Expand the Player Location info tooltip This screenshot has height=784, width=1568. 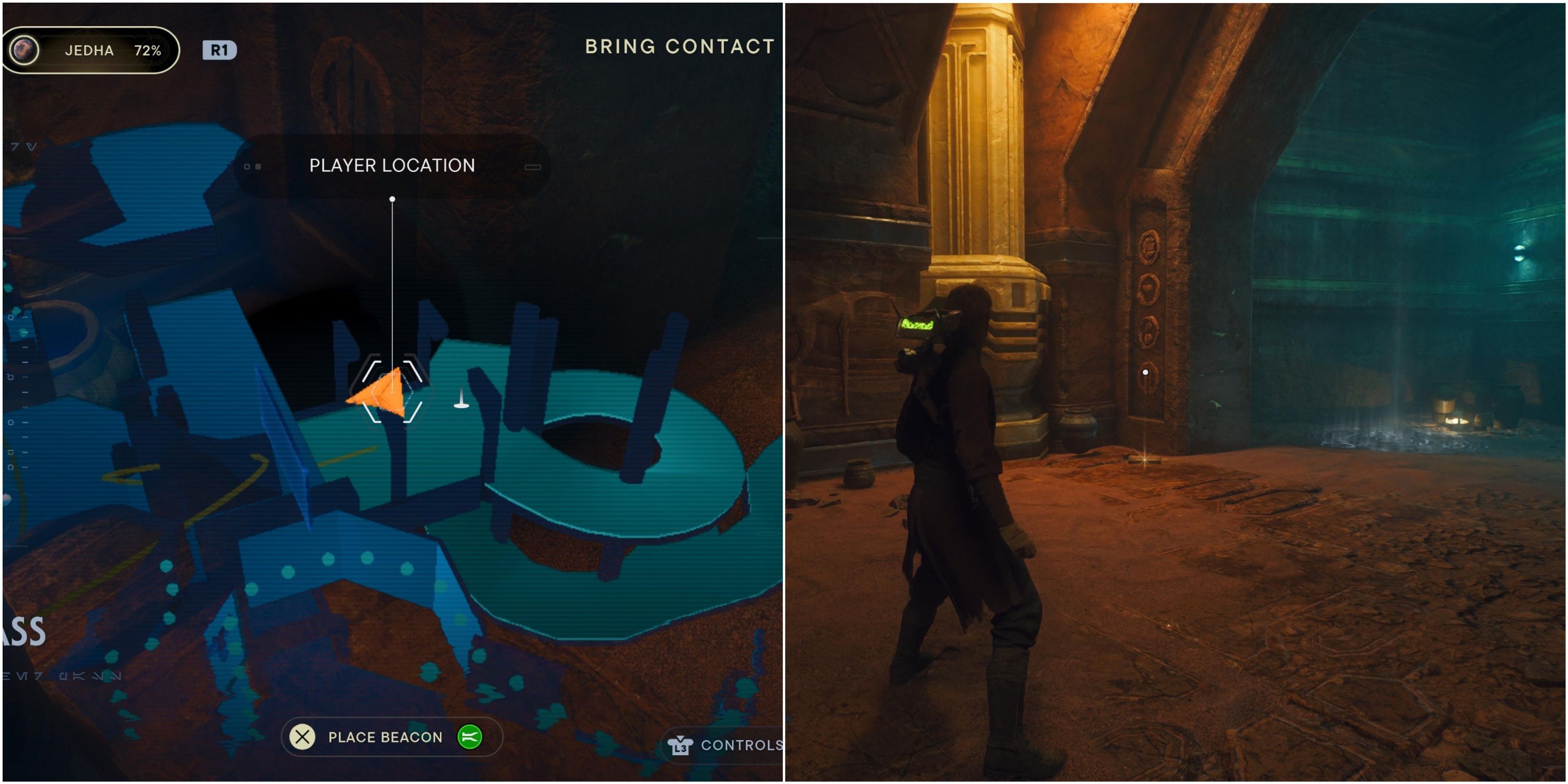click(391, 166)
